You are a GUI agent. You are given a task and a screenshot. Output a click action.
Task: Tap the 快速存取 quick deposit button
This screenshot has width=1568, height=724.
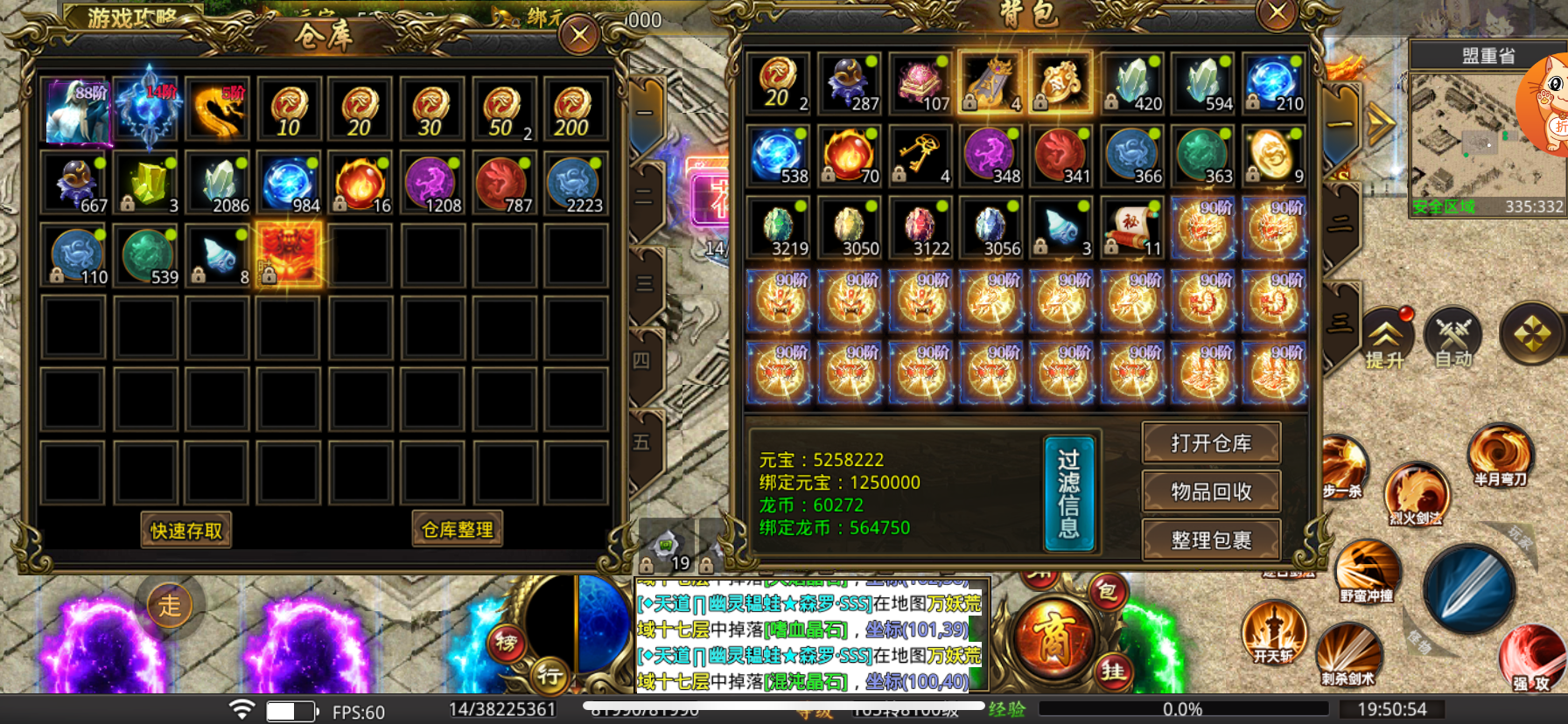pos(186,530)
